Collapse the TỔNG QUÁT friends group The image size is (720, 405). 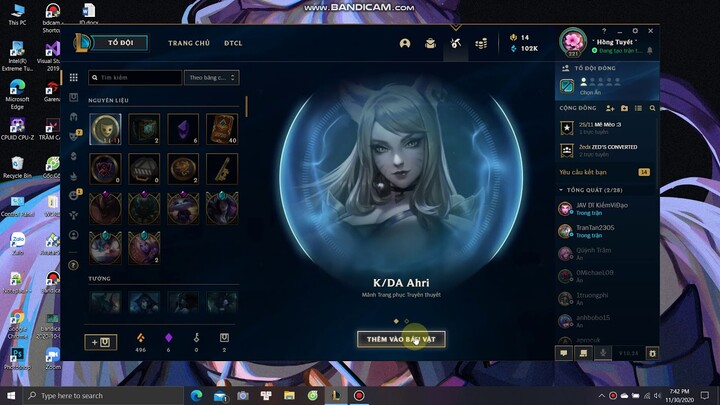point(563,189)
